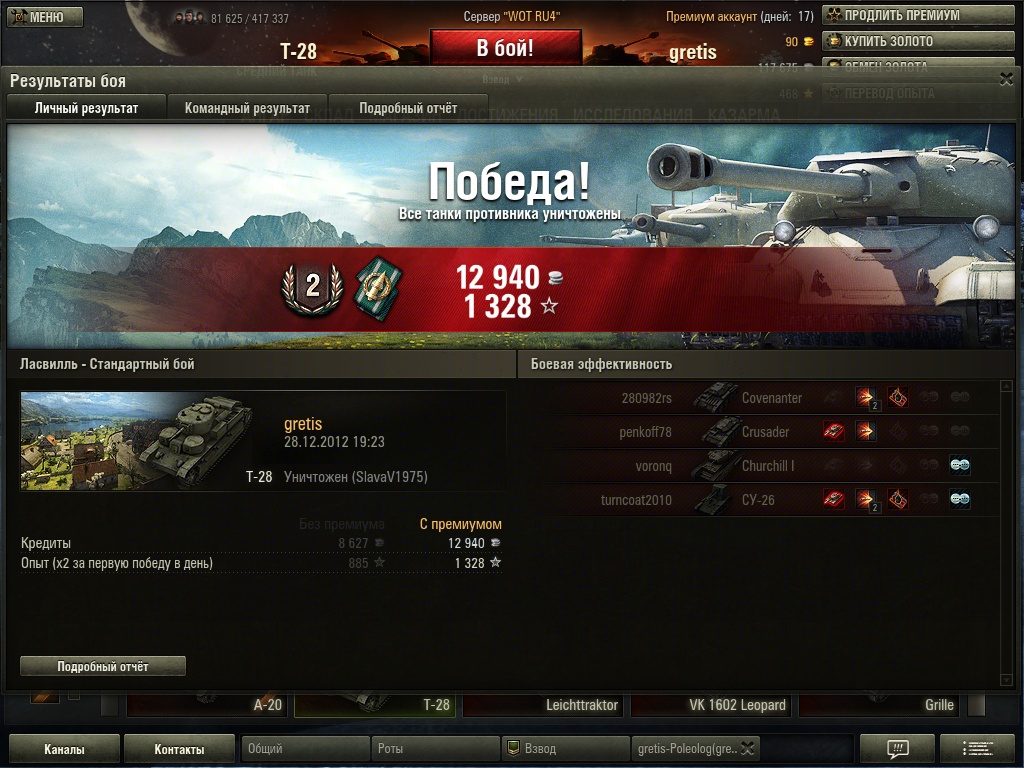The width and height of the screenshot is (1024, 768).
Task: Open the Роты chat tab
Action: tap(435, 749)
